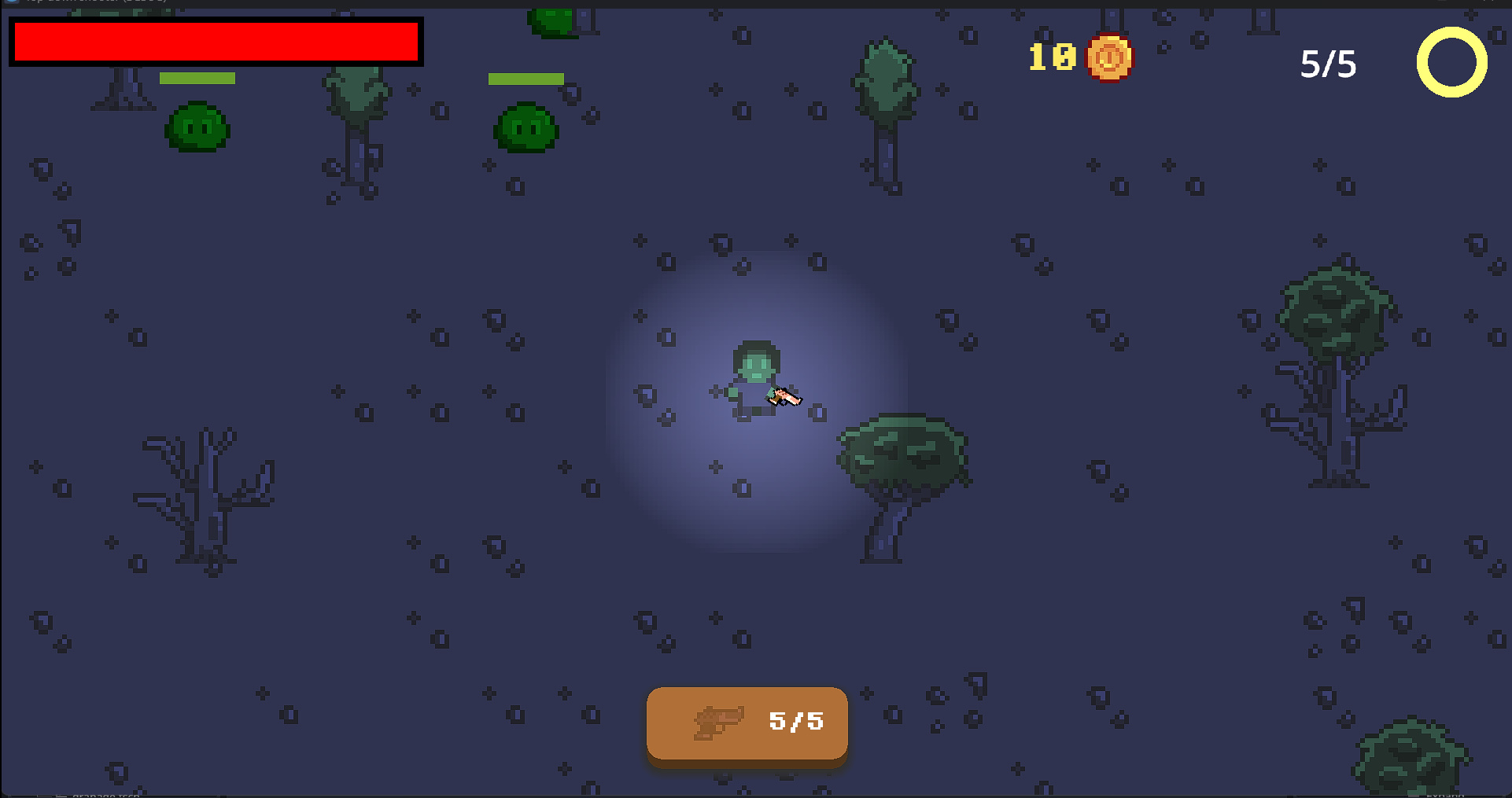Select the pistol weapon icon in the hotbar

[x=719, y=723]
